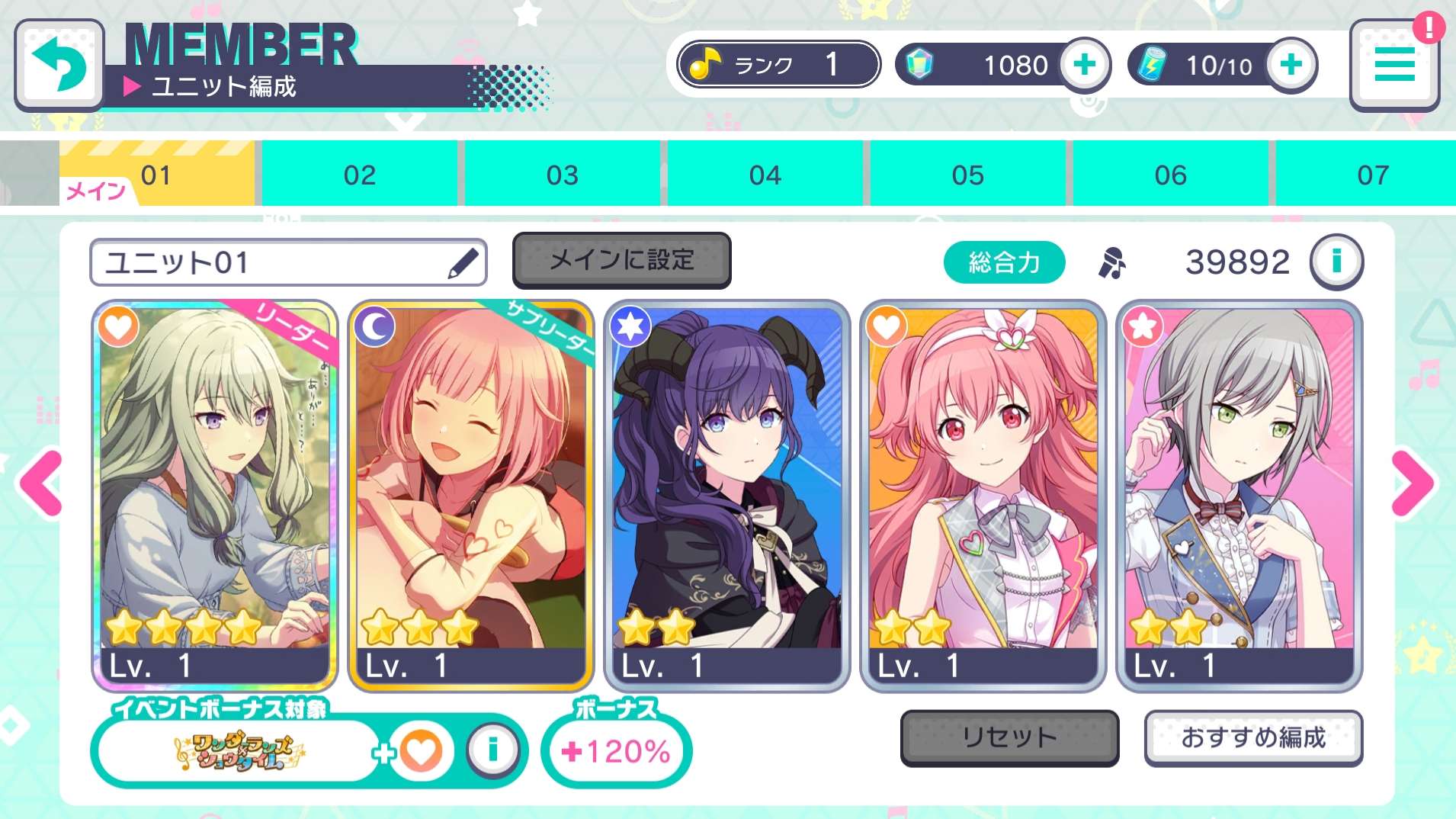Image resolution: width=1456 pixels, height=819 pixels.
Task: Switch to unit tab 06
Action: tap(1170, 175)
